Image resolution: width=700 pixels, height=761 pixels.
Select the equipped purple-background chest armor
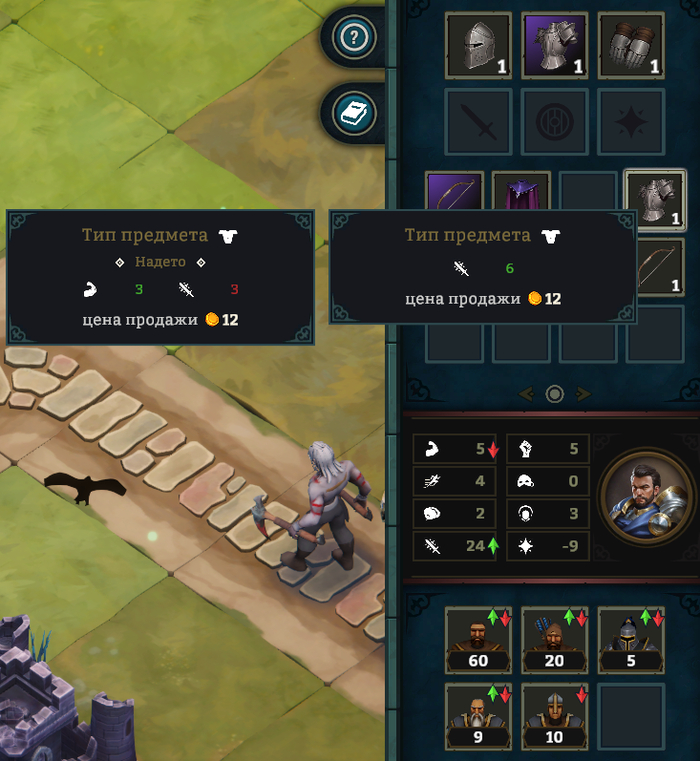click(x=554, y=45)
